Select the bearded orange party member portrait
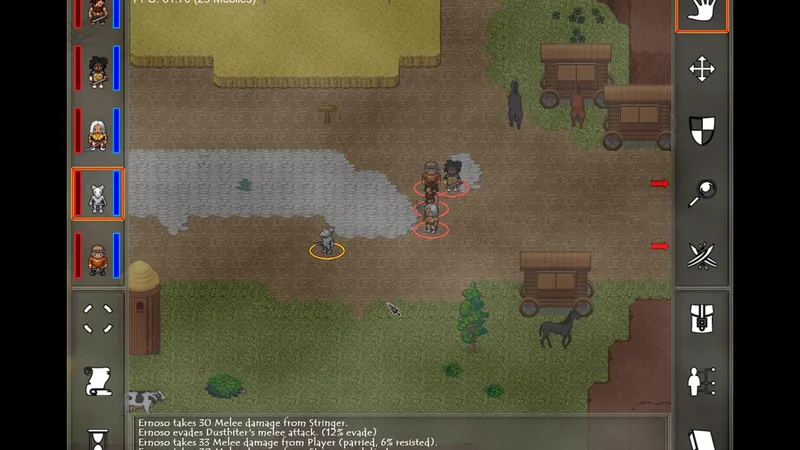The height and width of the screenshot is (450, 800). [98, 256]
